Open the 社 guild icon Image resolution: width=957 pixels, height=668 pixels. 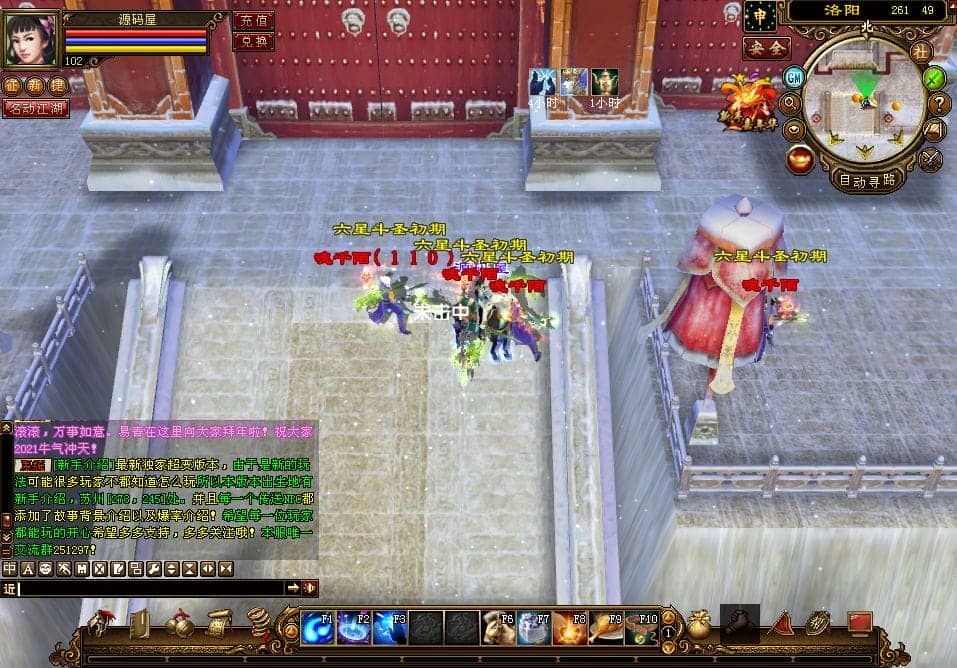click(x=920, y=50)
